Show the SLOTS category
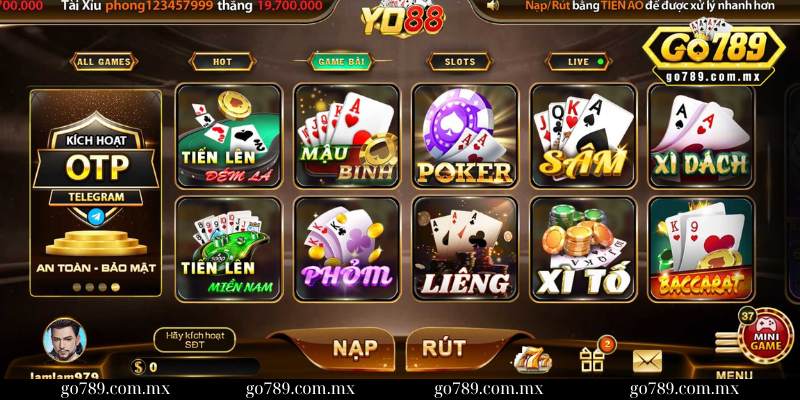This screenshot has height=400, width=800. (x=459, y=62)
